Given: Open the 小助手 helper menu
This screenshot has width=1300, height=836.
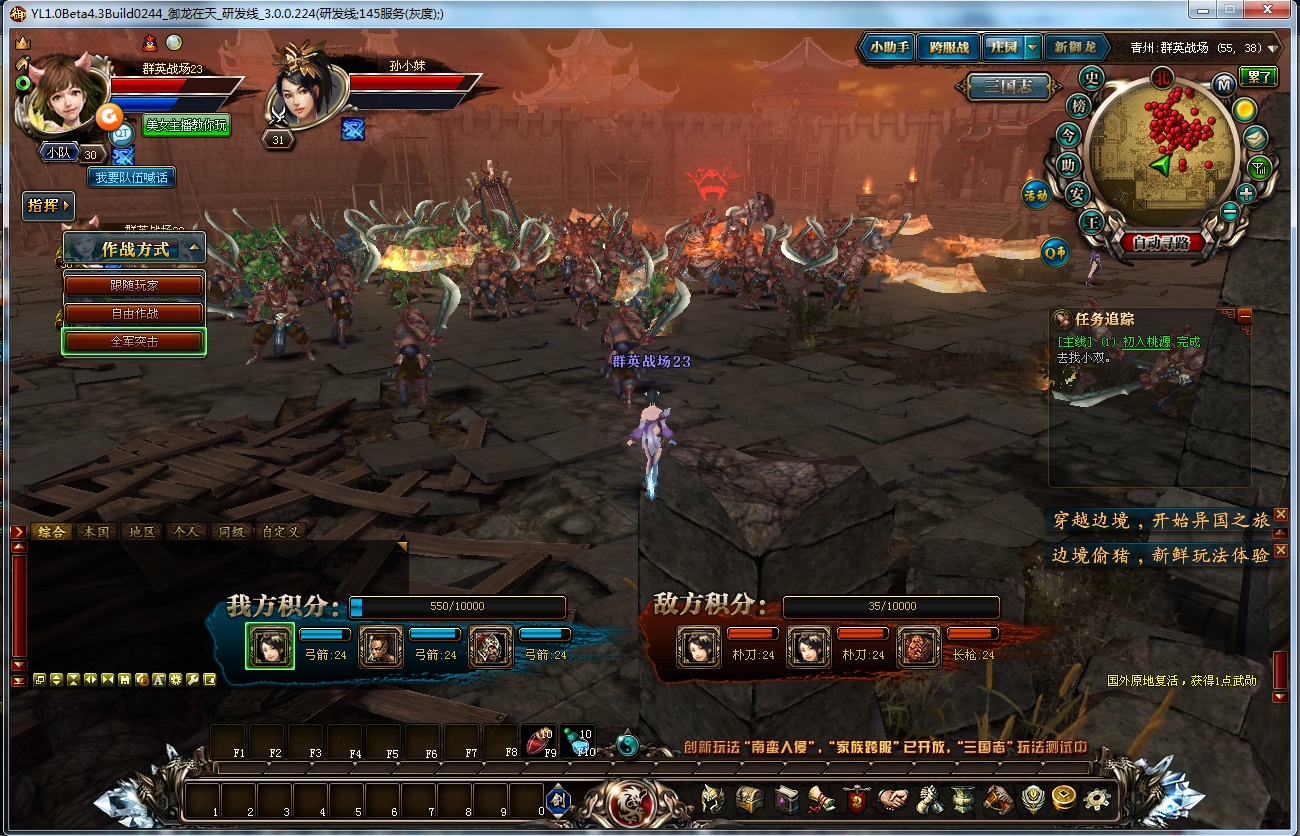Looking at the screenshot, I should point(889,47).
